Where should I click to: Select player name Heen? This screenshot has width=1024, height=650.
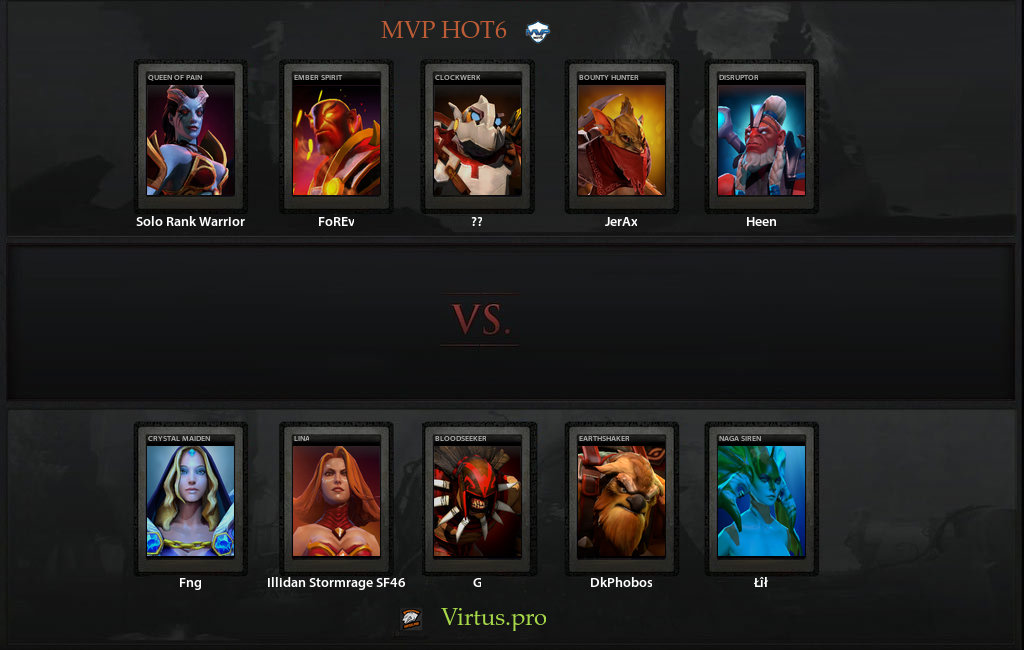761,222
